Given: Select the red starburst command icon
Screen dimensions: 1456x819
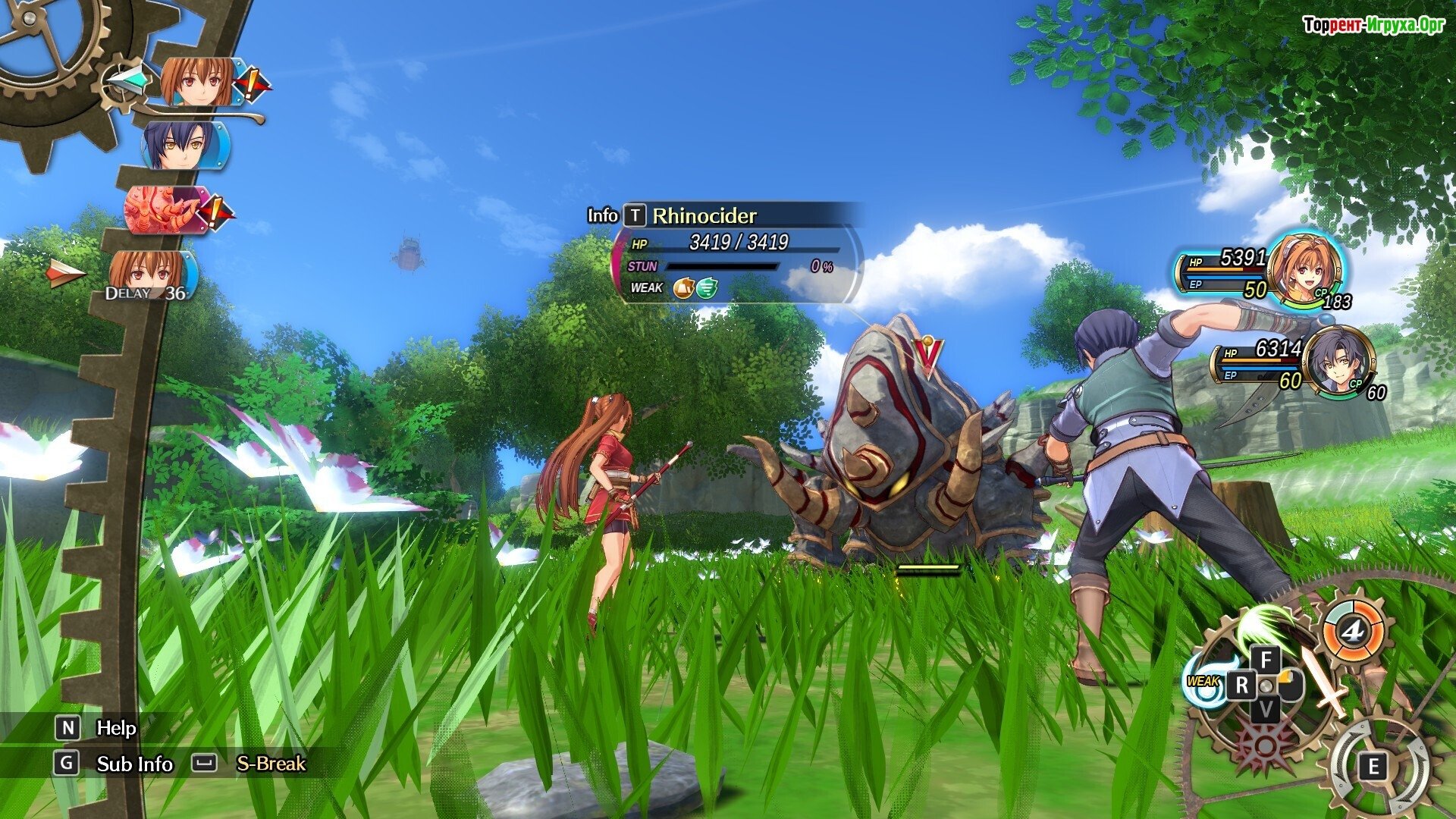Looking at the screenshot, I should (1264, 745).
